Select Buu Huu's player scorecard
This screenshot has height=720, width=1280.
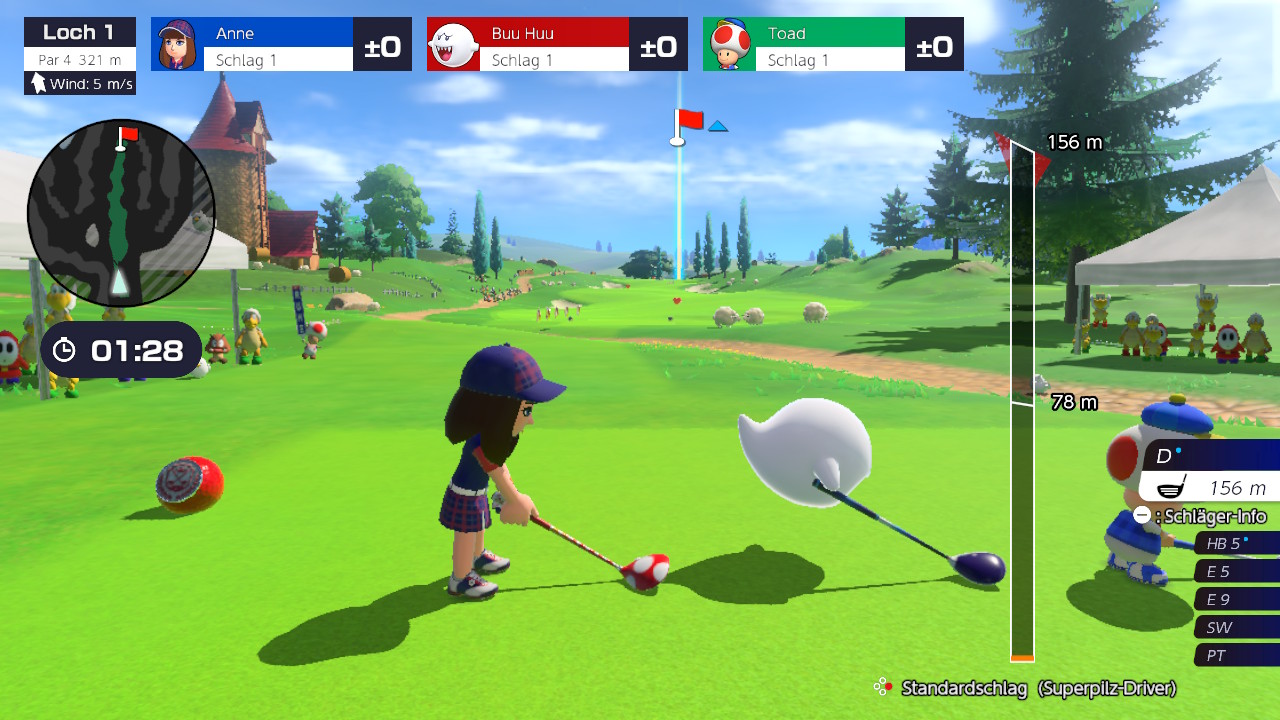pos(557,44)
